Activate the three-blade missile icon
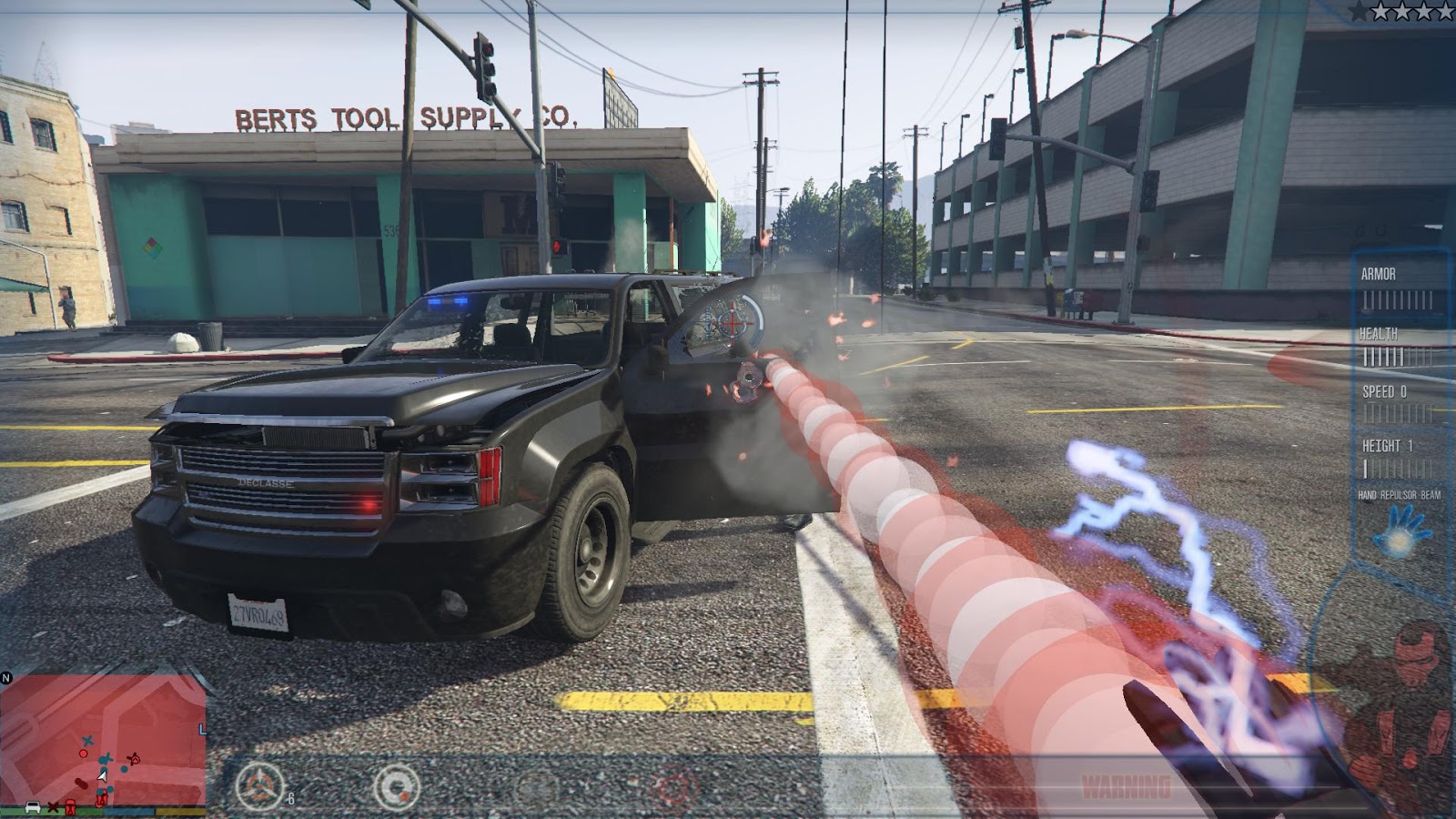The image size is (1456, 819). pos(259,786)
